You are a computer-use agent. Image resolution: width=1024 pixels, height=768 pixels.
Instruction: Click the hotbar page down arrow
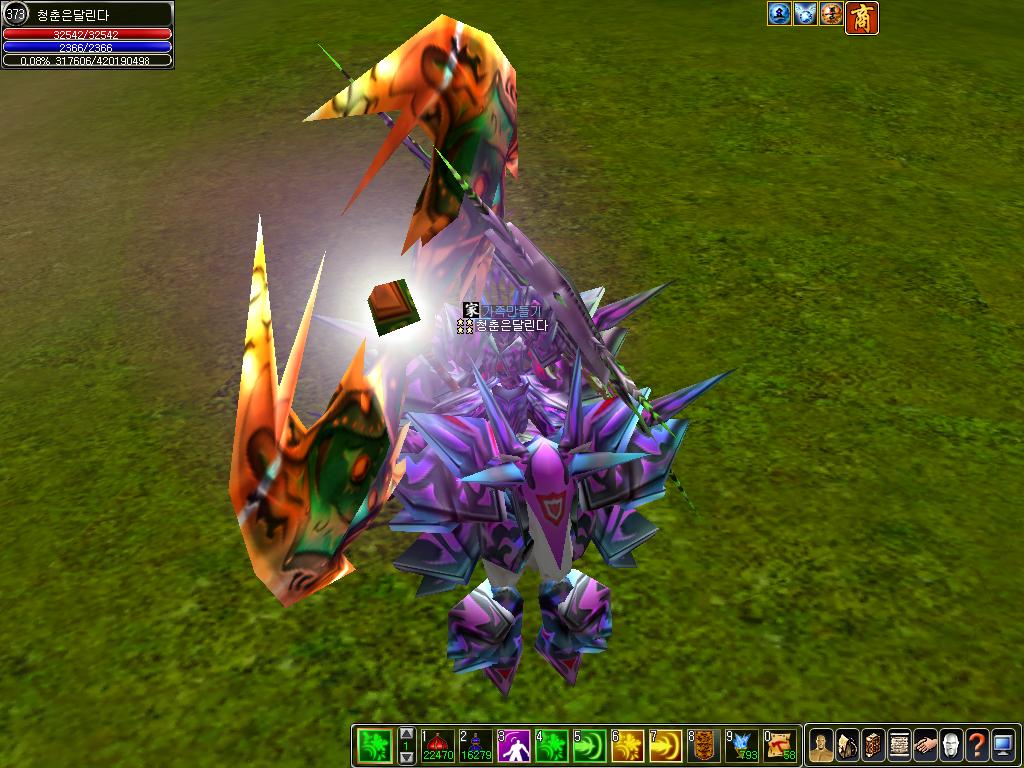point(407,757)
